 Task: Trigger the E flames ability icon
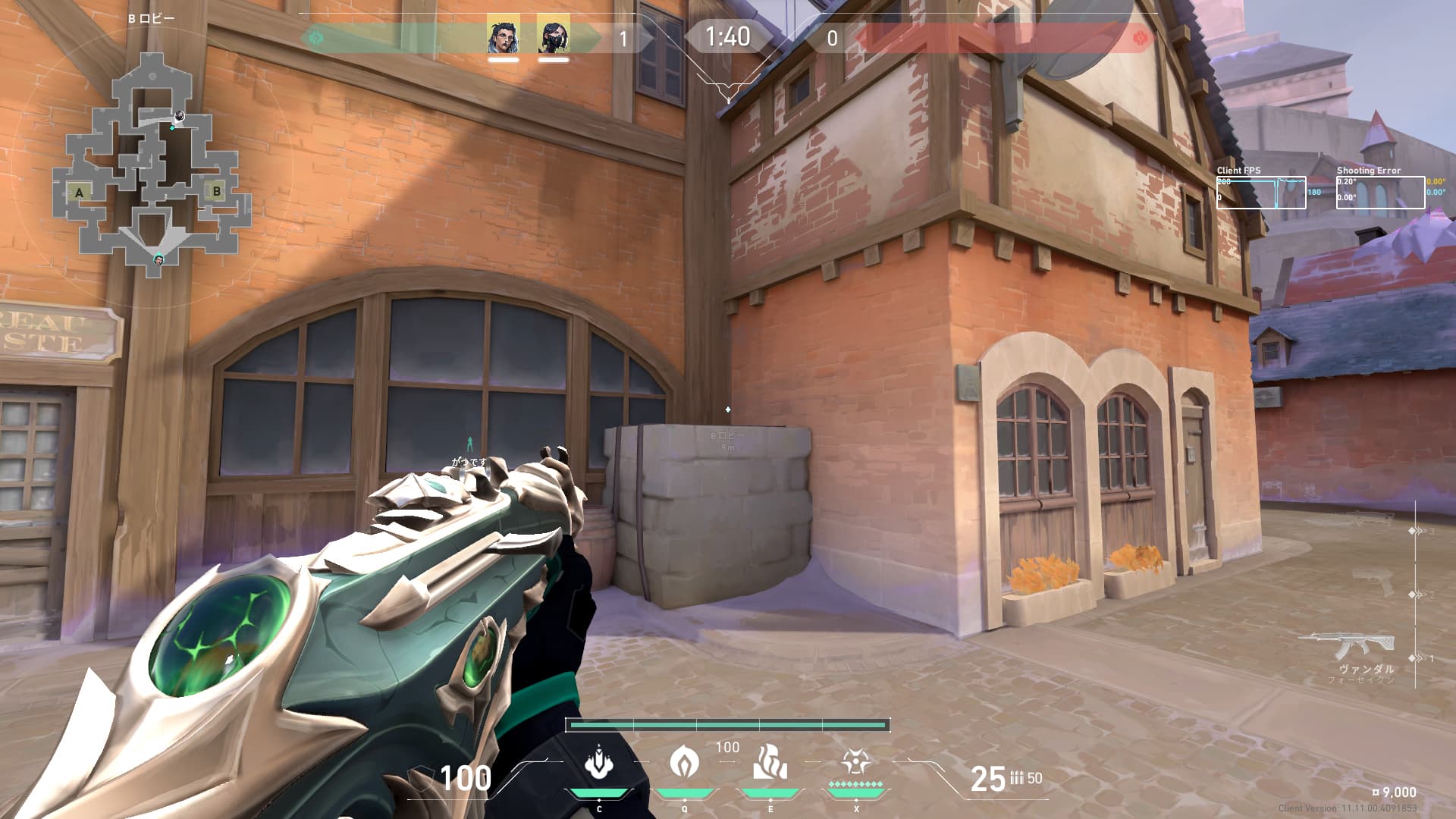[770, 762]
